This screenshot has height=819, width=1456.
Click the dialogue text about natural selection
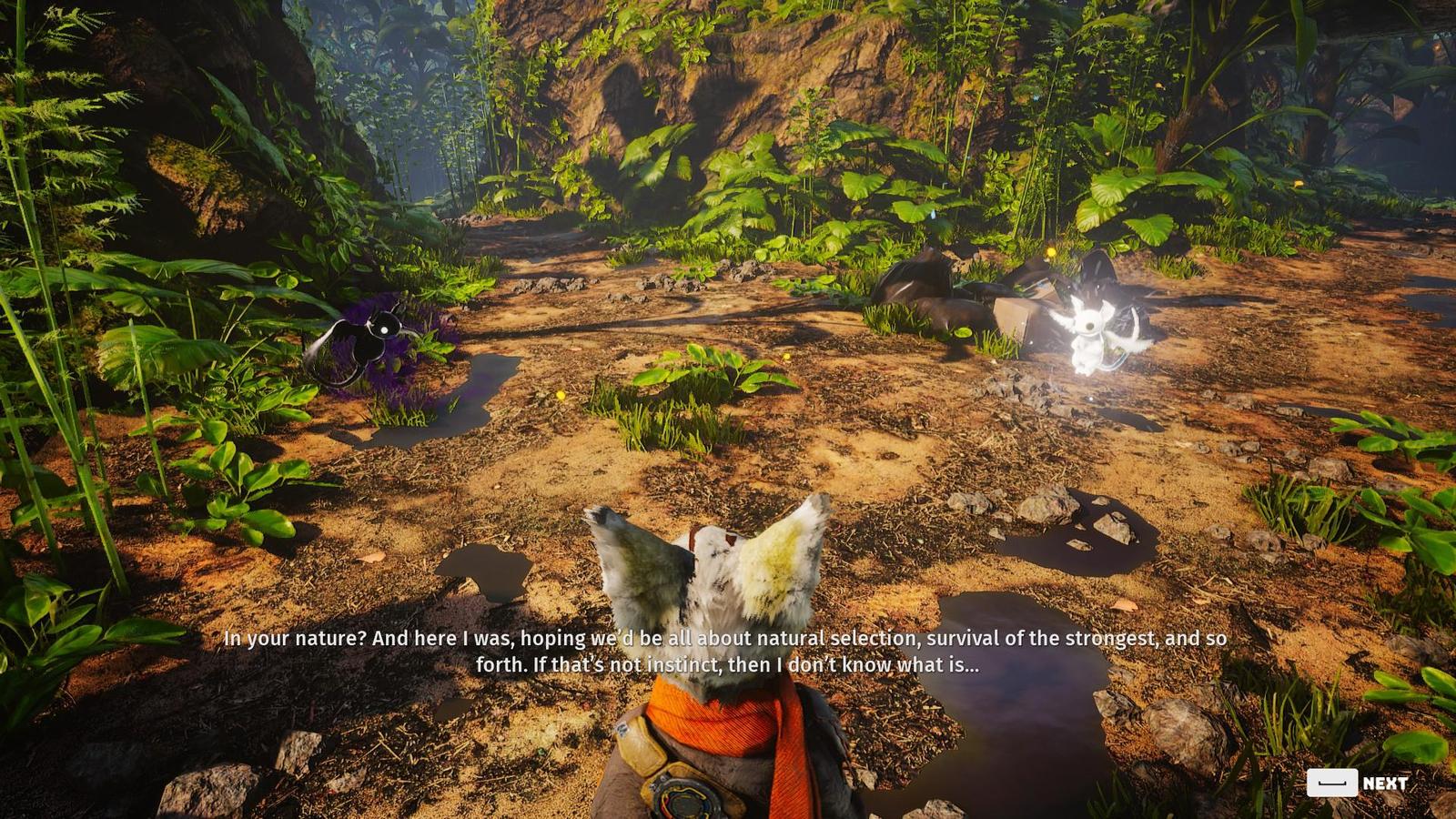(x=819, y=639)
